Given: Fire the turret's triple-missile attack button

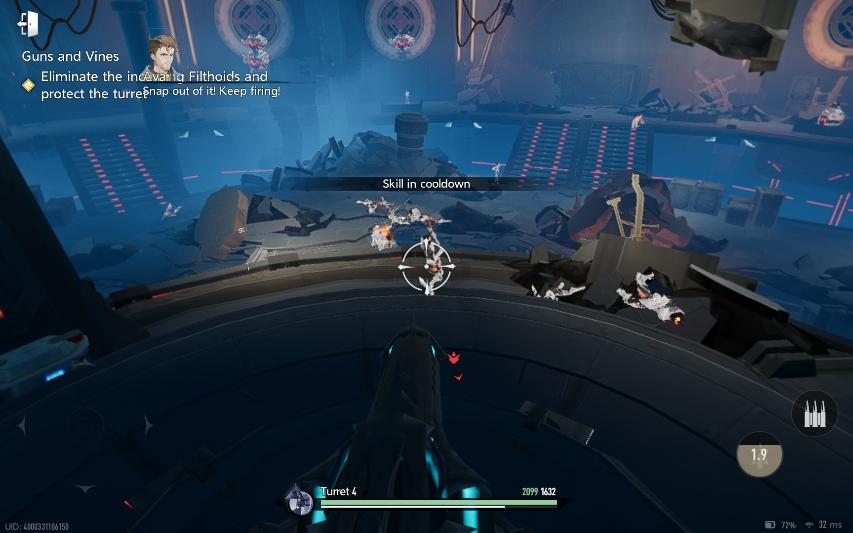Looking at the screenshot, I should pyautogui.click(x=813, y=413).
